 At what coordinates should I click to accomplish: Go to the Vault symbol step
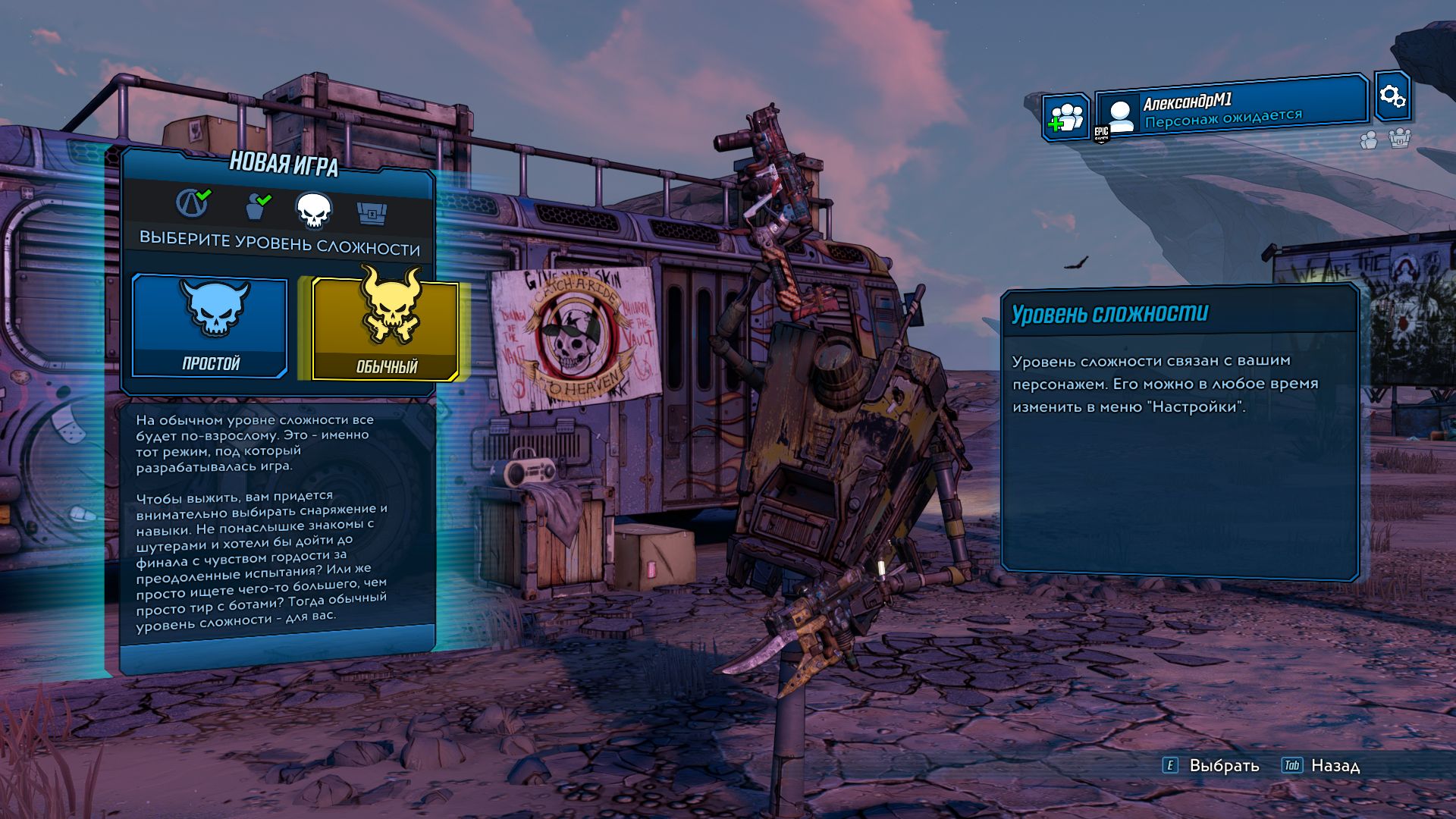(x=193, y=203)
